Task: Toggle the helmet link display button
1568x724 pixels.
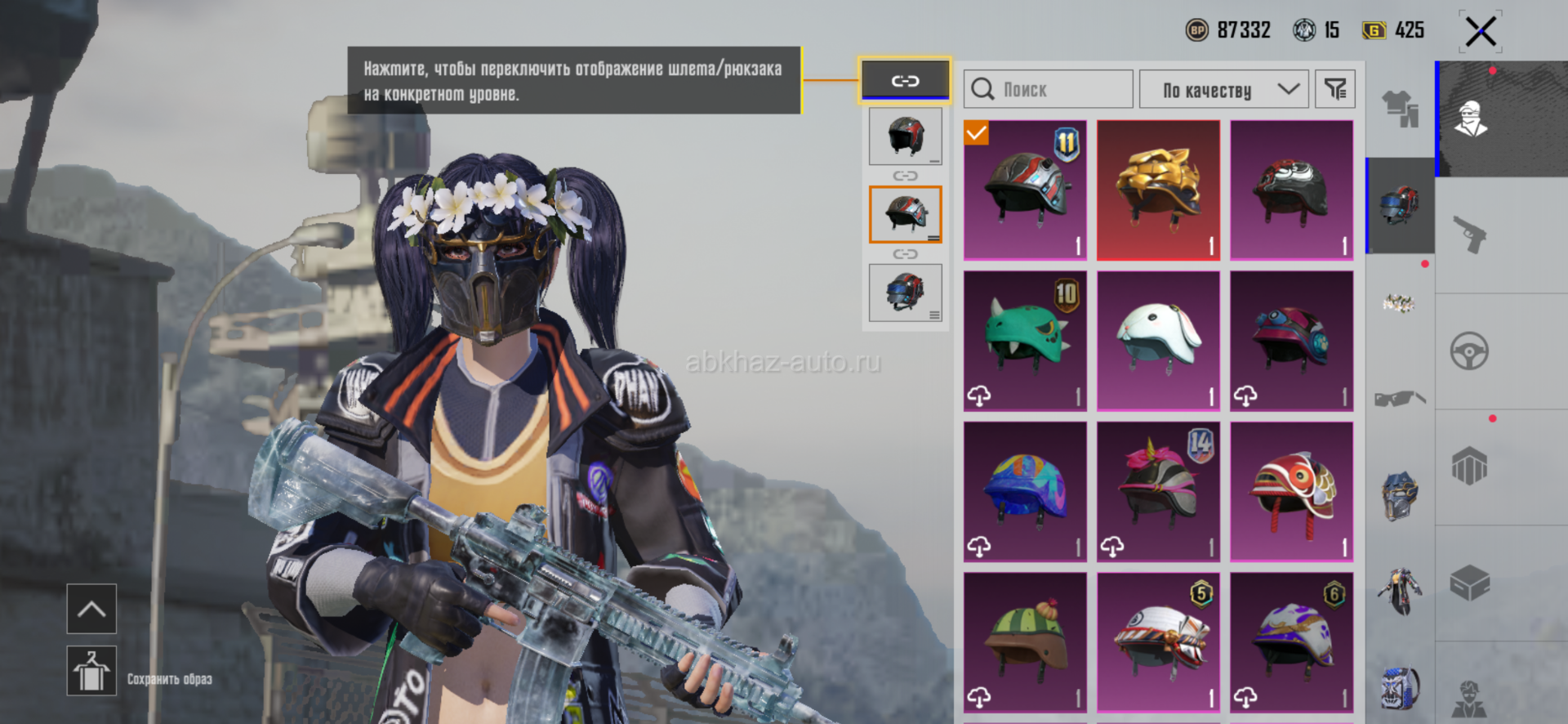Action: [905, 80]
